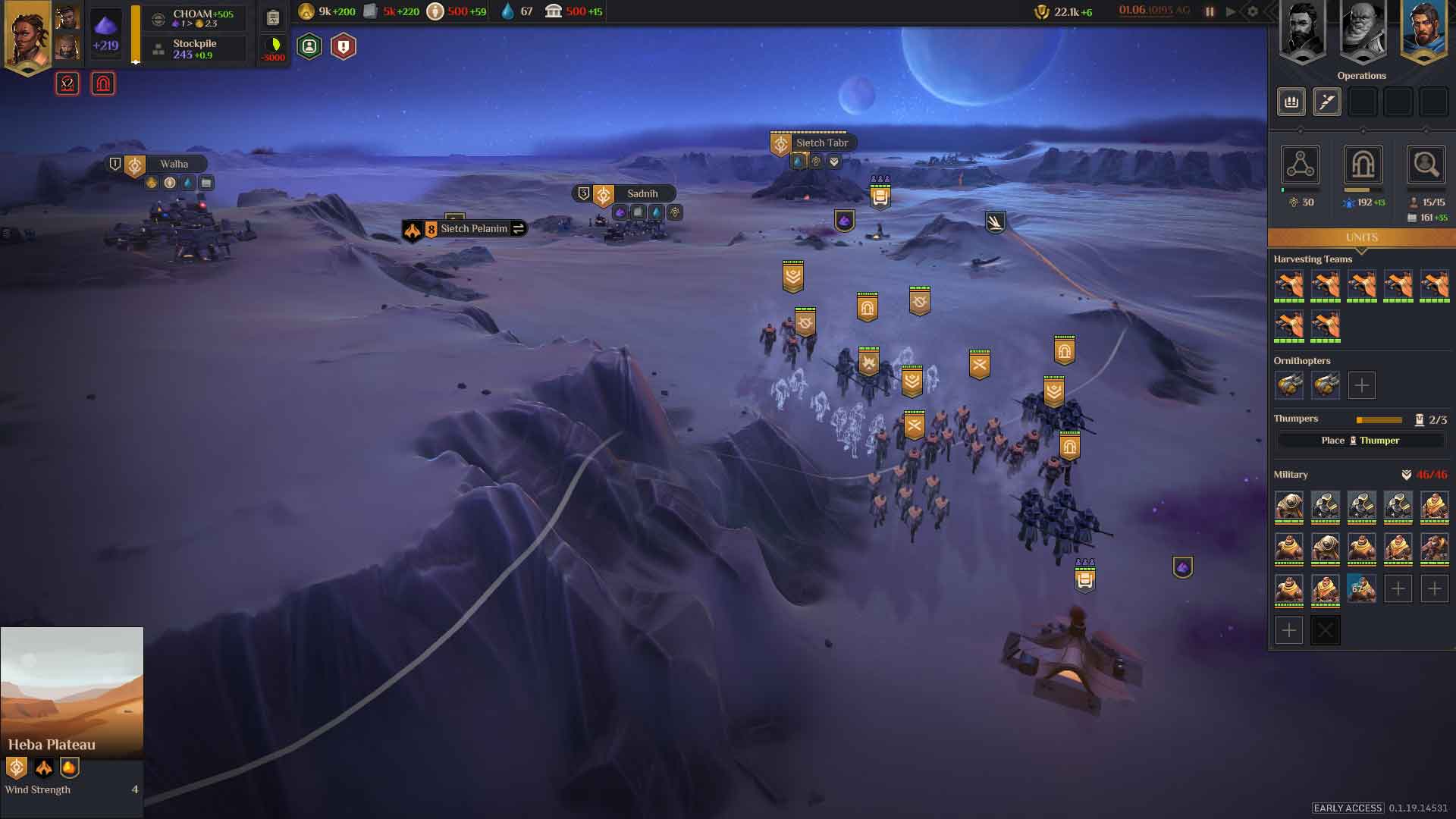
Task: Select the Walha village label
Action: (174, 164)
